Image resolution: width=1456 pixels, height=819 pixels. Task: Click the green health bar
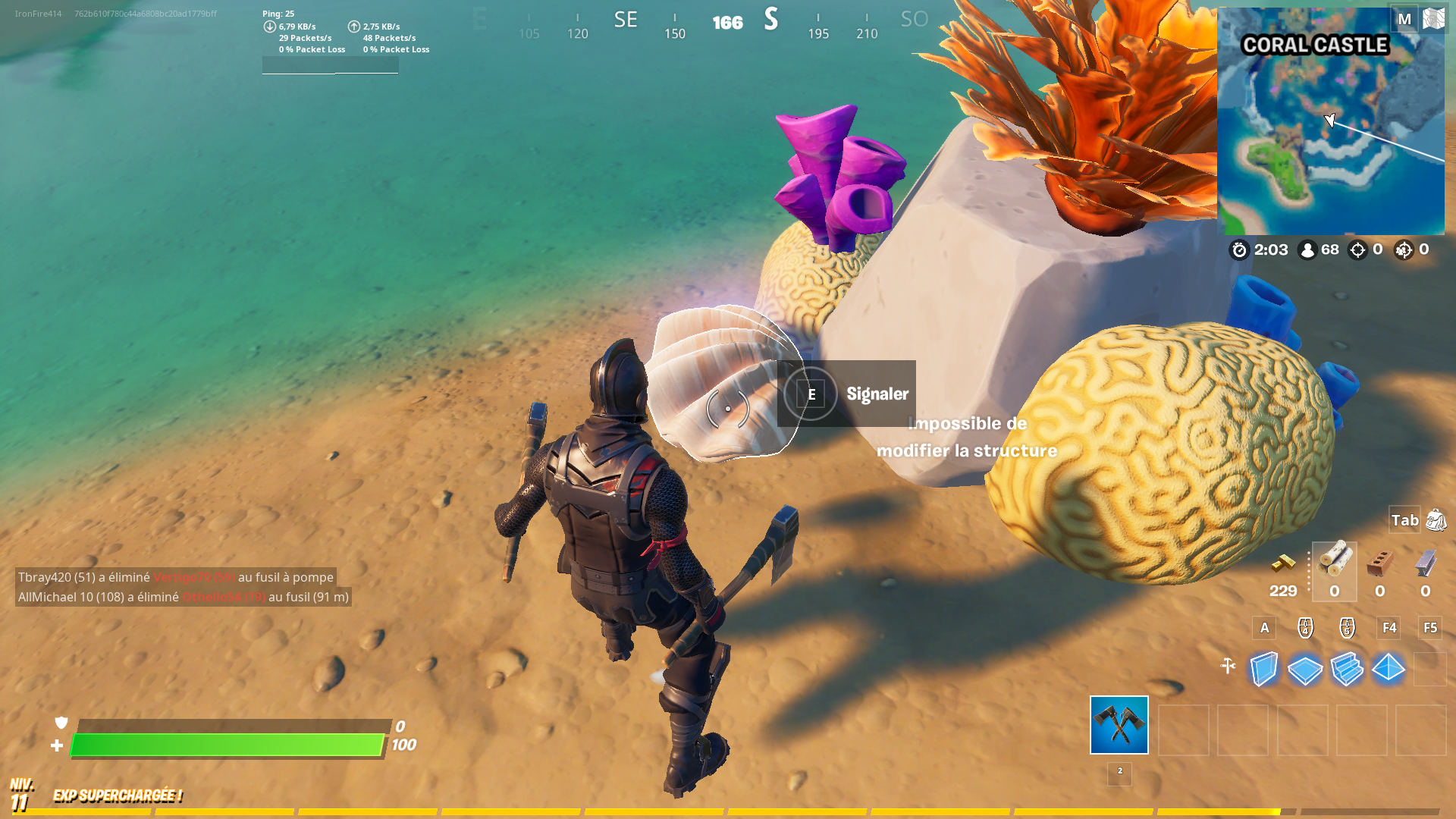227,745
